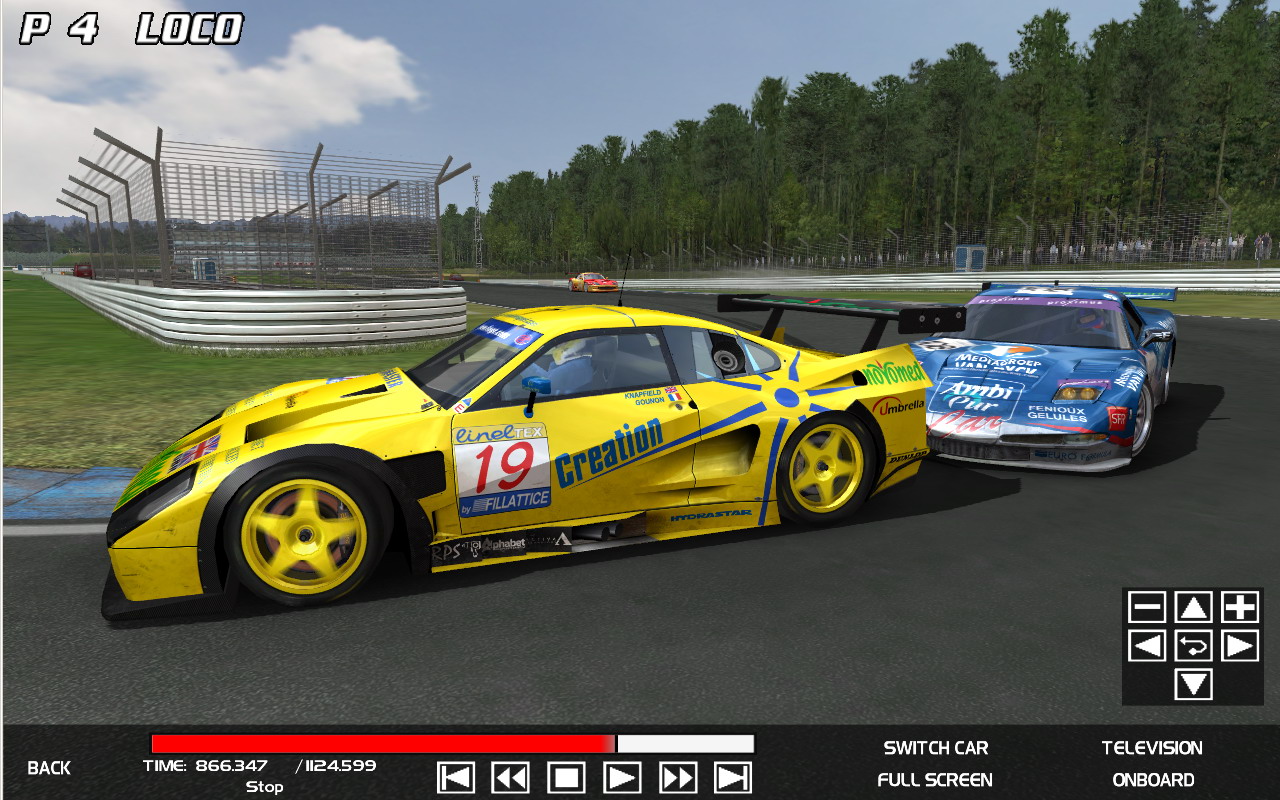Screen dimensions: 1280x800
Task: Reset the camera with the center loop icon
Action: pyautogui.click(x=1193, y=646)
